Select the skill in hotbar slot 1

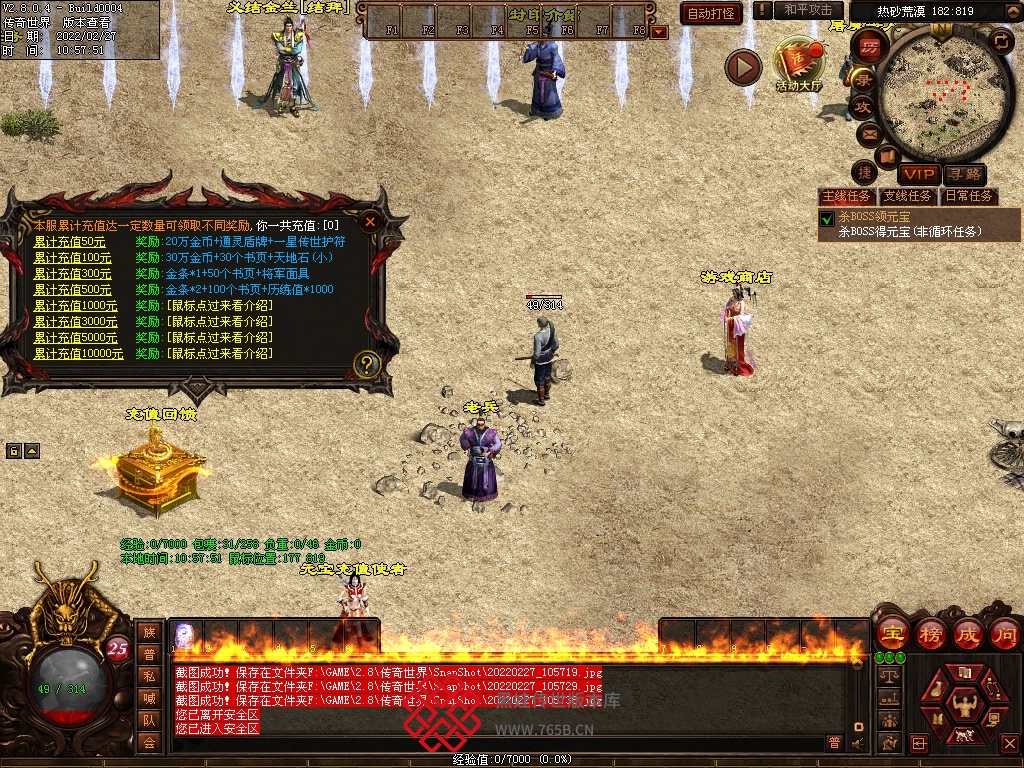pos(186,636)
